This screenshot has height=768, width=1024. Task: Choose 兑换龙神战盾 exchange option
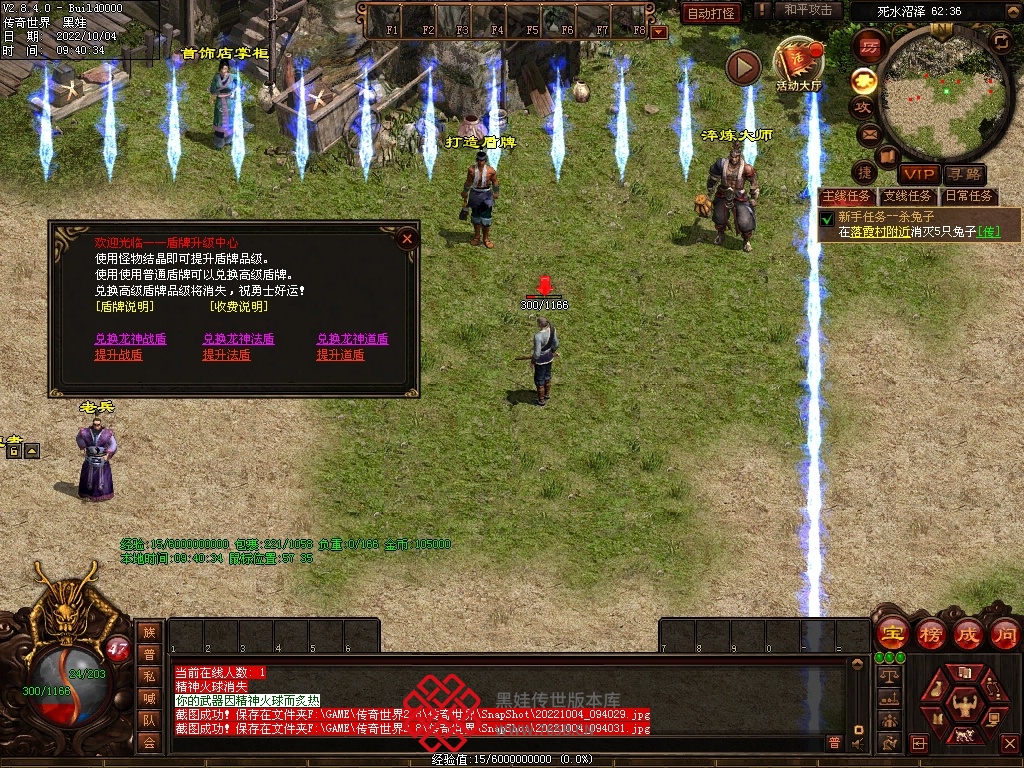[131, 339]
